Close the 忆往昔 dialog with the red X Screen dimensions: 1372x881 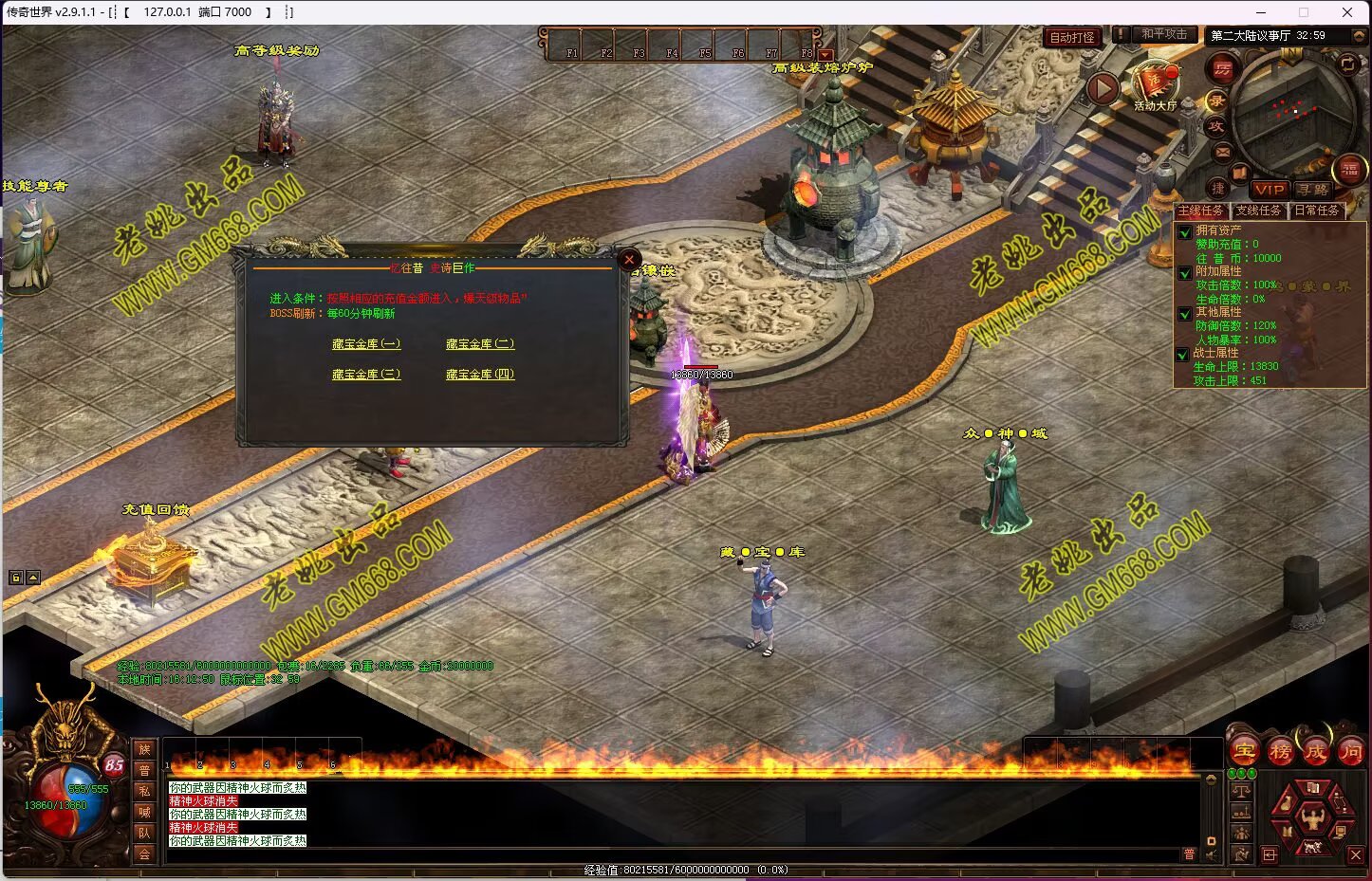pos(629,259)
